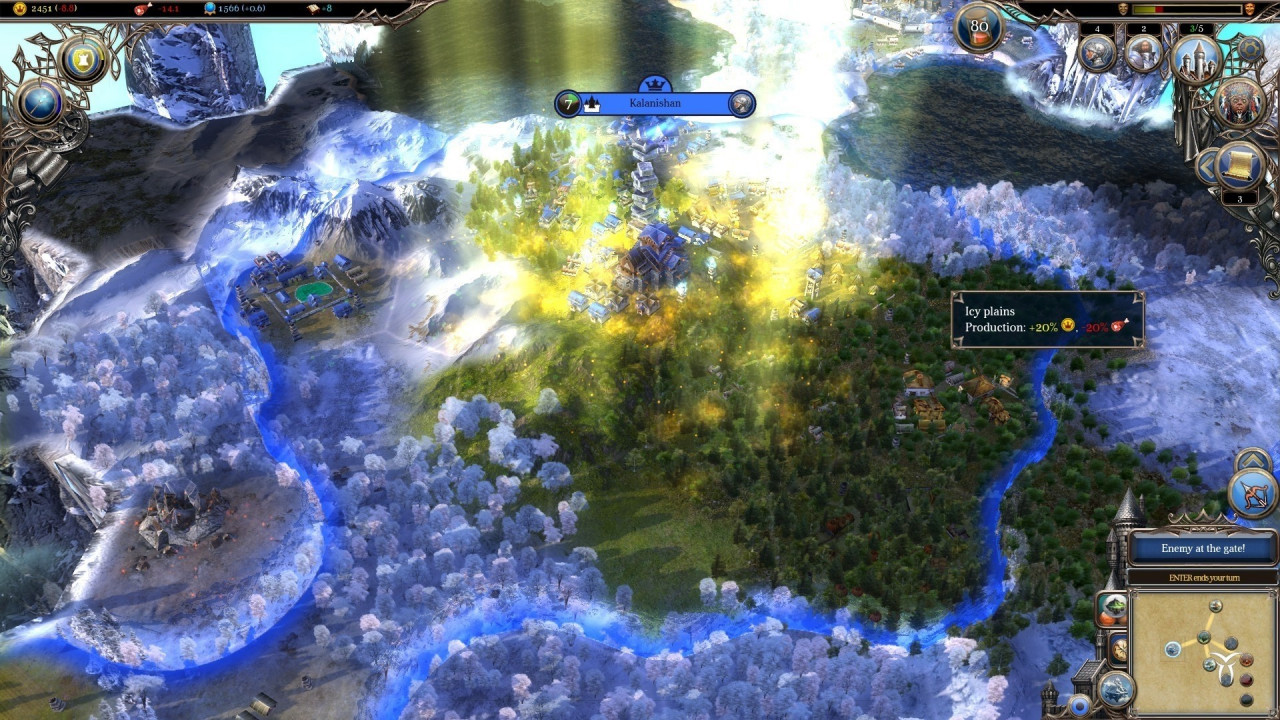Open the yellow shield chess-rook icon

(83, 59)
